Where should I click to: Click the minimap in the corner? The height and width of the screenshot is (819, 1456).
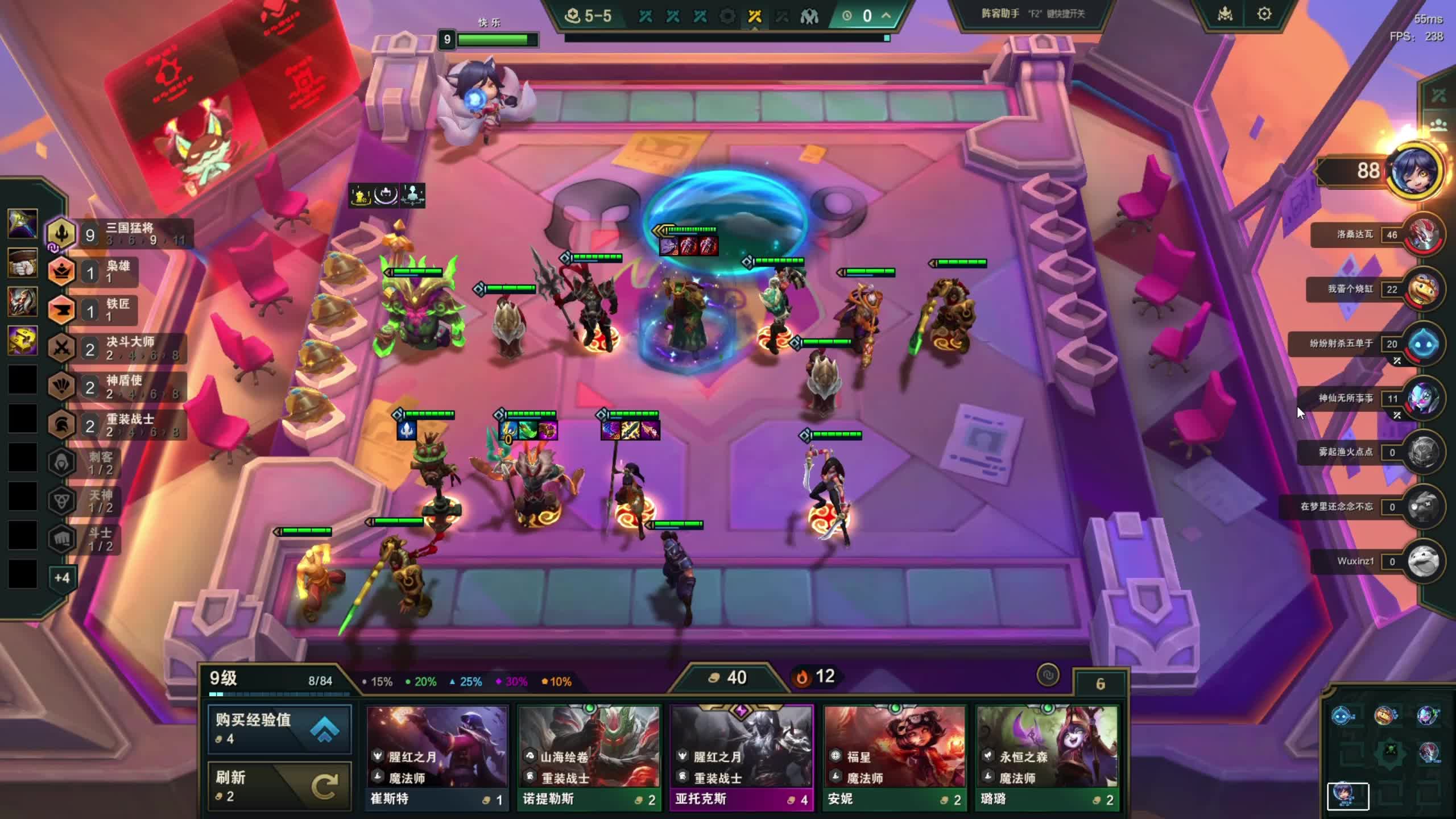[1389, 751]
